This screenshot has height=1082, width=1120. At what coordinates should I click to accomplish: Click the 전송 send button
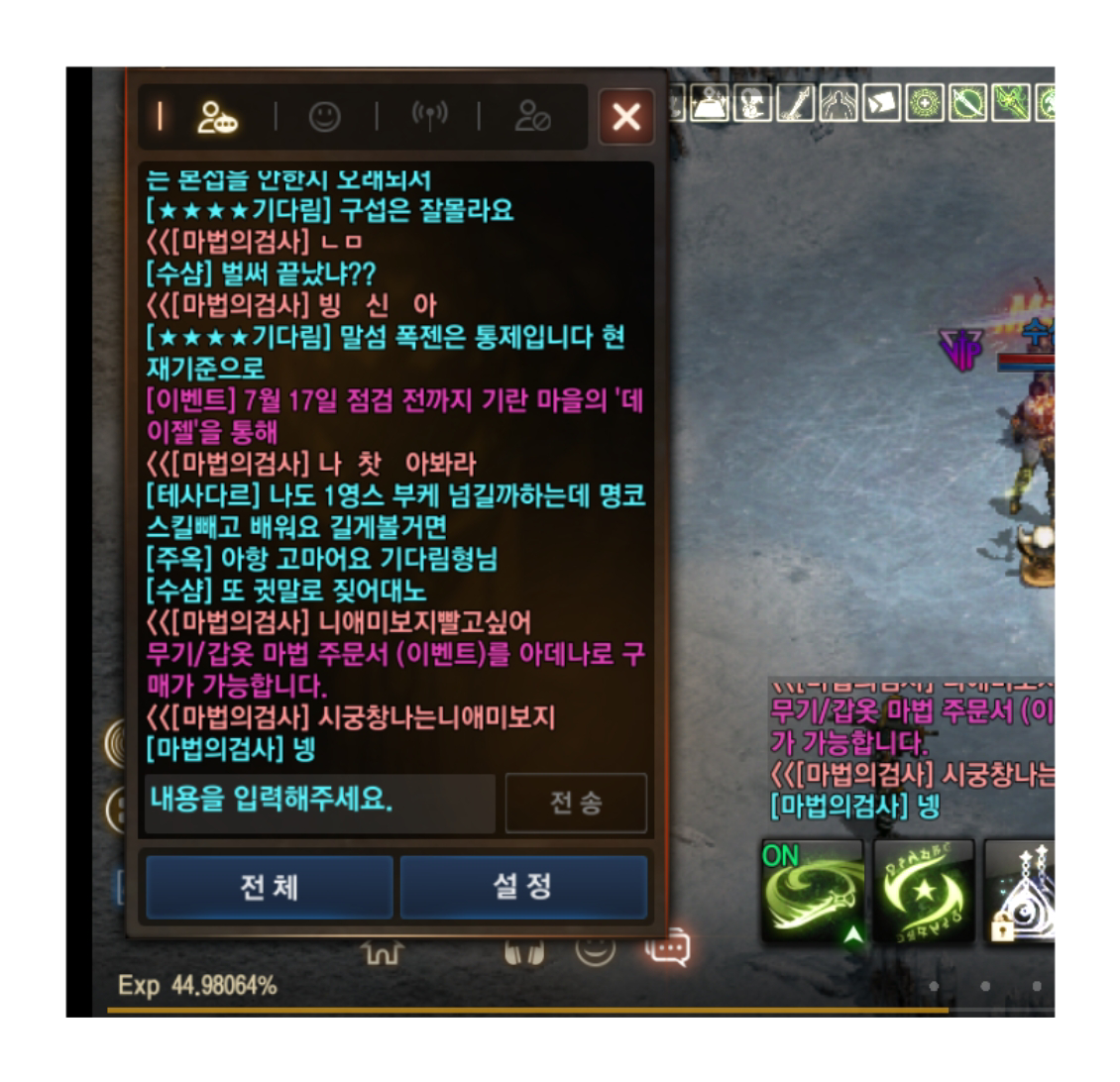click(576, 803)
